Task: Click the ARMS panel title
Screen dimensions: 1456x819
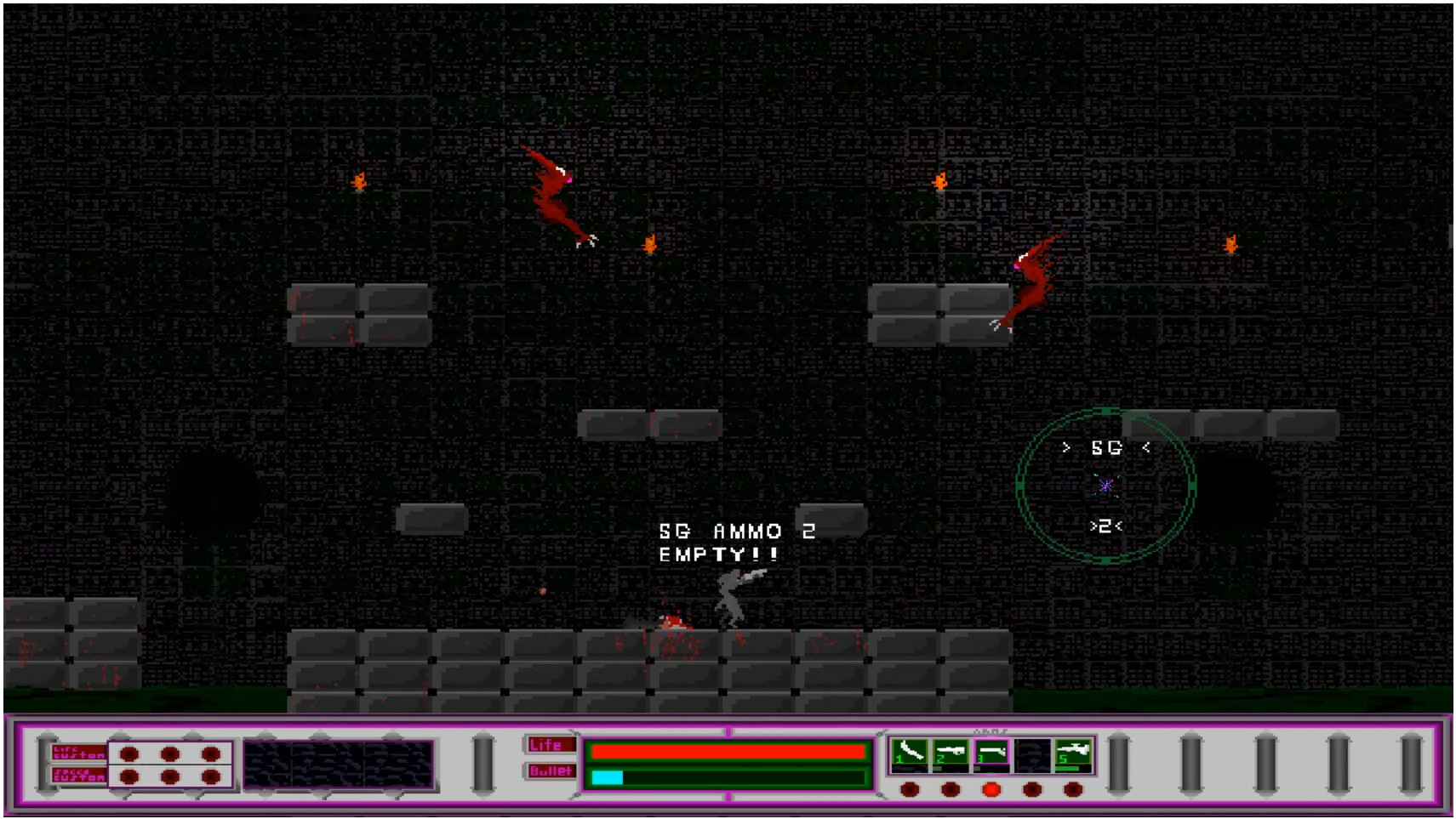Action: click(x=991, y=730)
